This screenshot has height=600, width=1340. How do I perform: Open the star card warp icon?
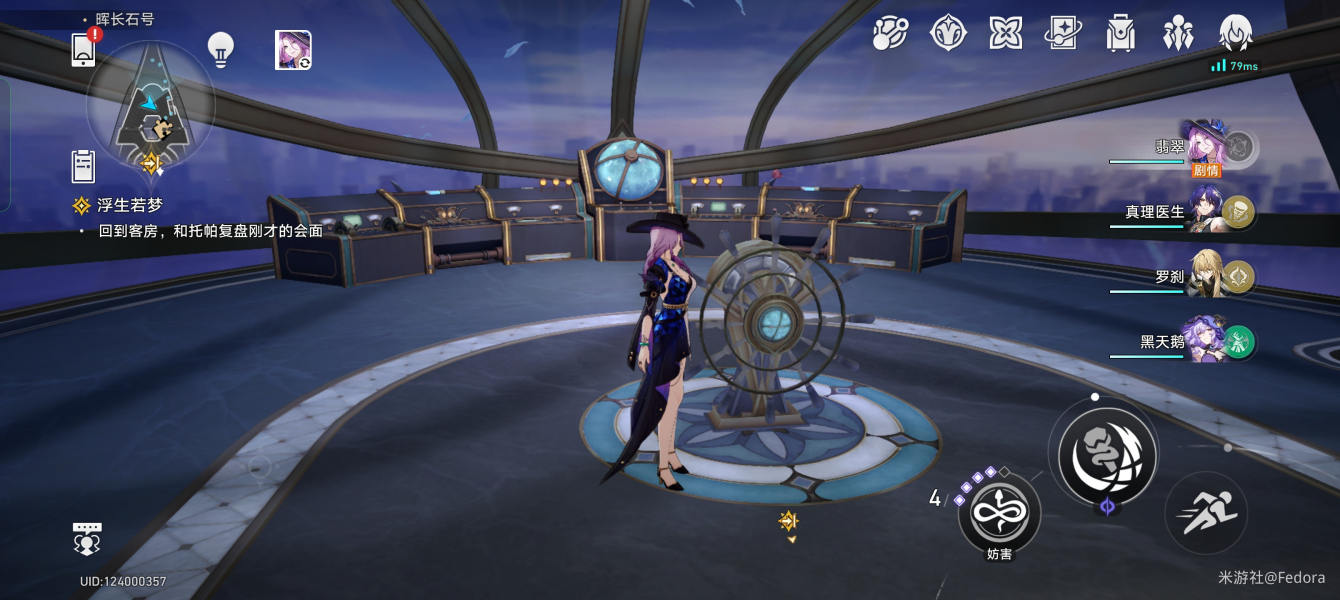(x=1062, y=33)
